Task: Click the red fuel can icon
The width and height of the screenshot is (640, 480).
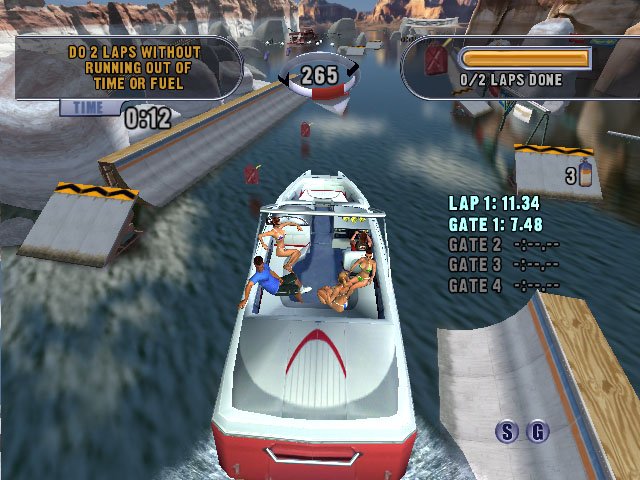Action: tap(436, 61)
